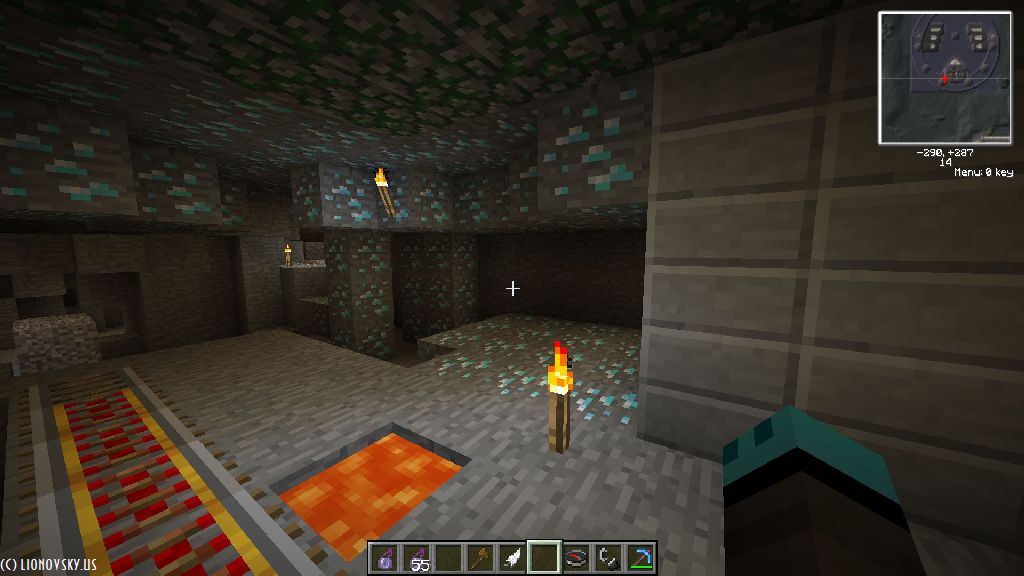Equip the flint and steel slot

(608, 558)
